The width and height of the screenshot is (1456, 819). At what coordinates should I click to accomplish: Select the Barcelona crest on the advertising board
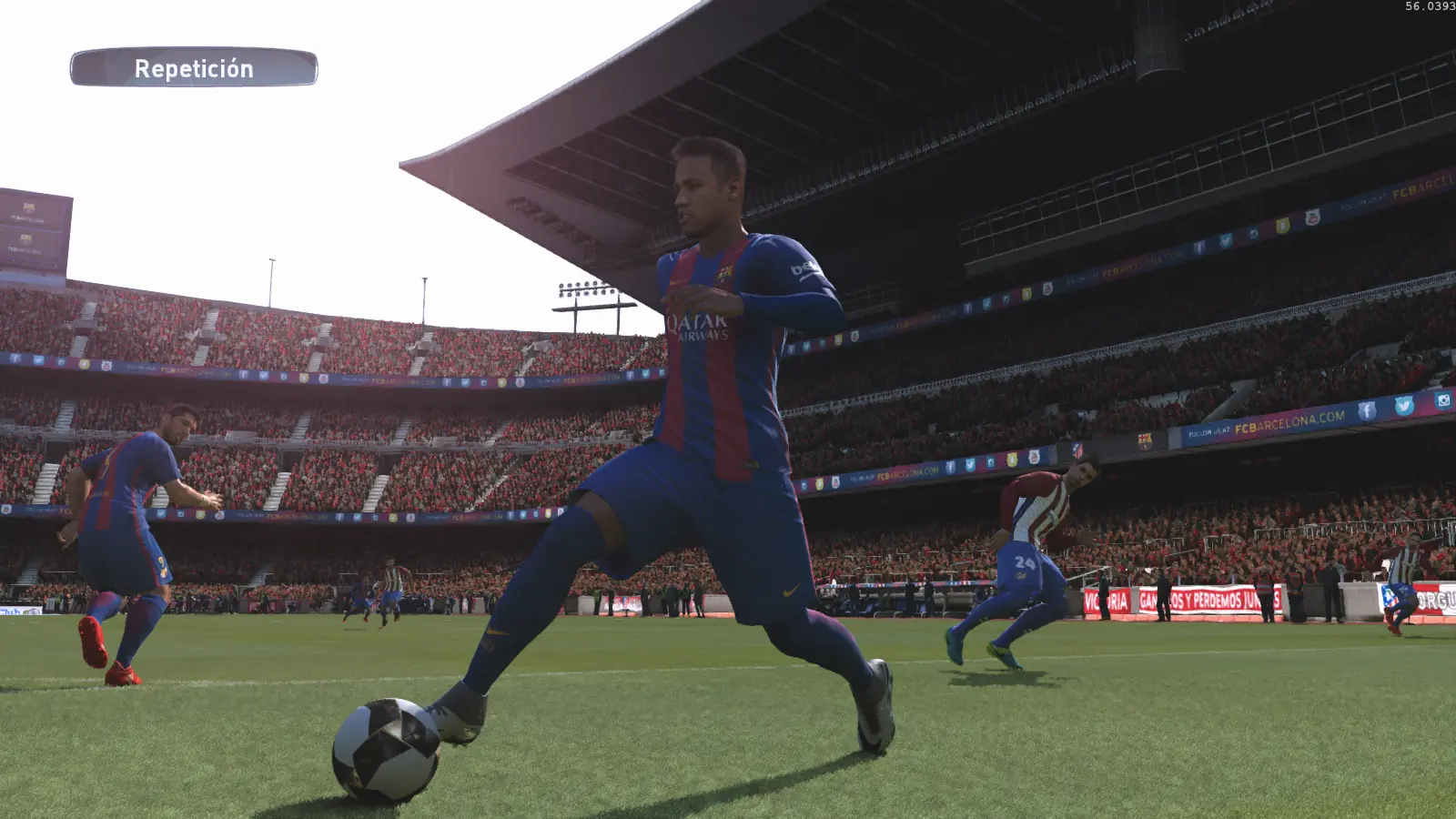click(x=1145, y=443)
